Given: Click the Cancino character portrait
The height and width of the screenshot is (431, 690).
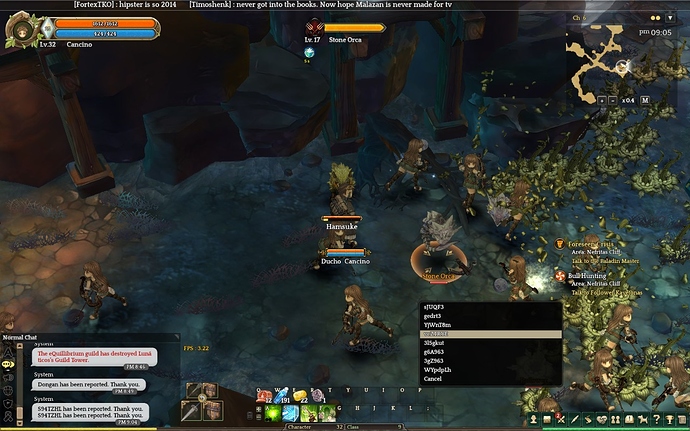Looking at the screenshot, I should click(22, 28).
